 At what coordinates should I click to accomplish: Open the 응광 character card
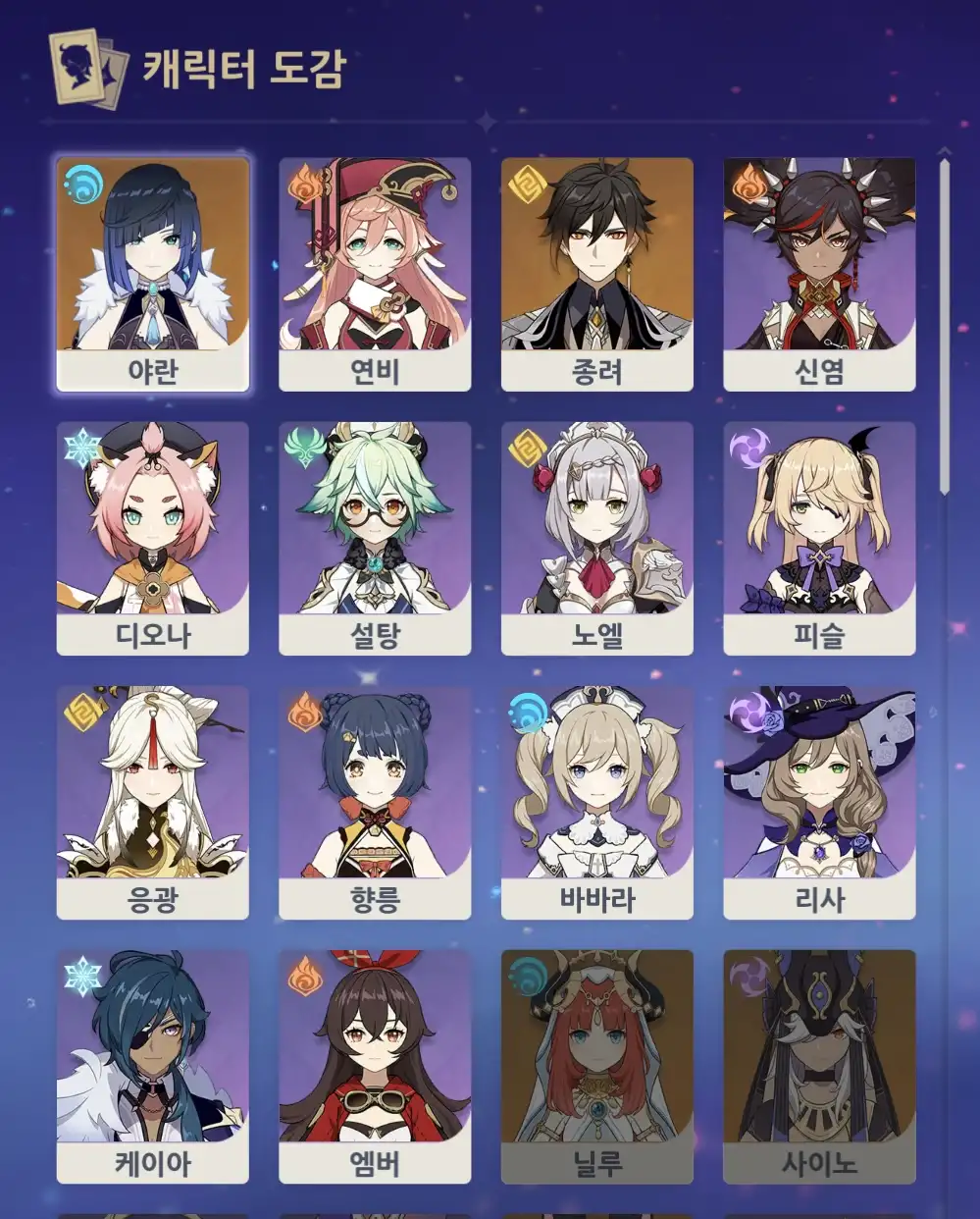click(x=153, y=802)
